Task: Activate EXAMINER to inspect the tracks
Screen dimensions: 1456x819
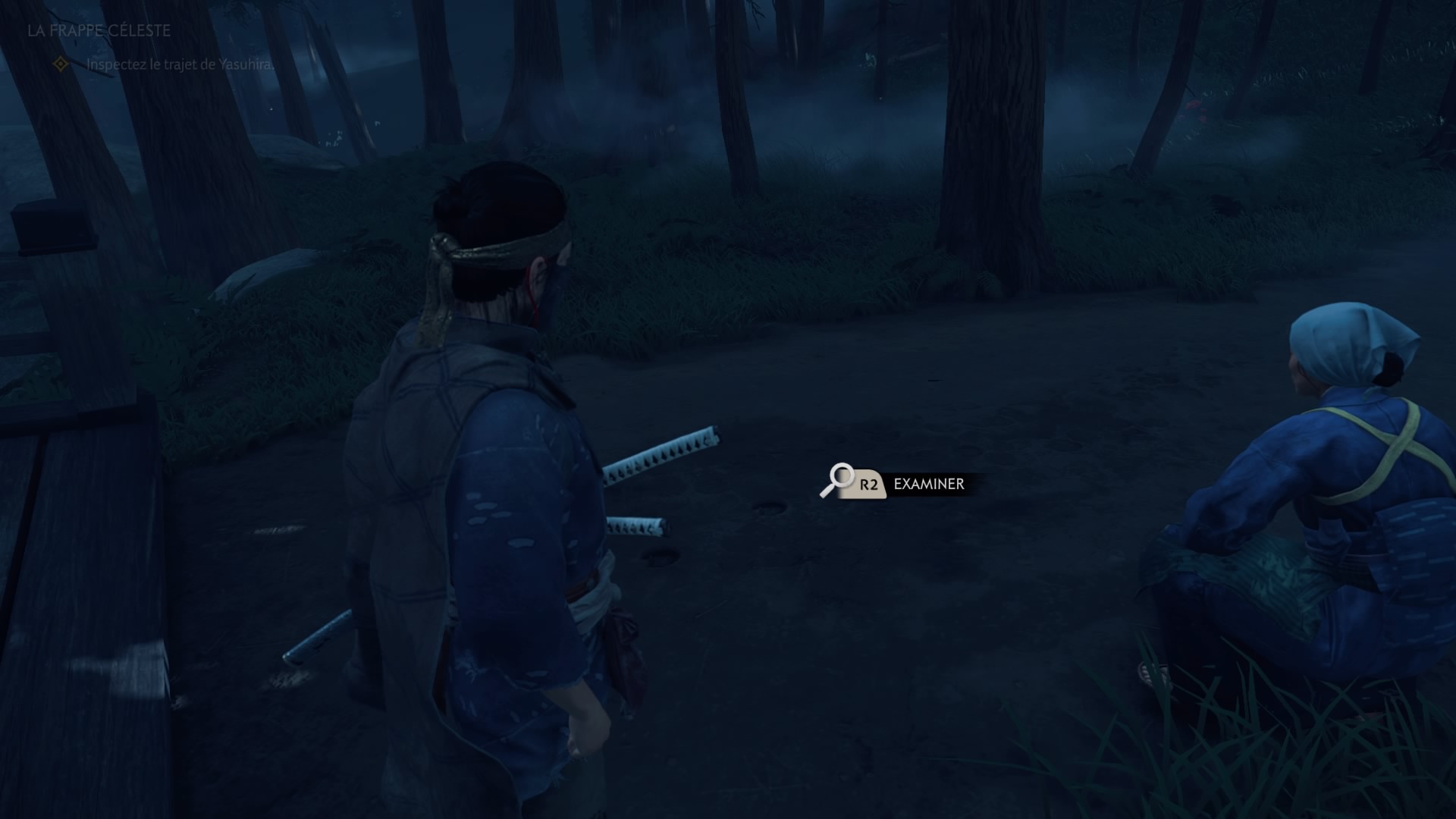Action: [x=928, y=484]
